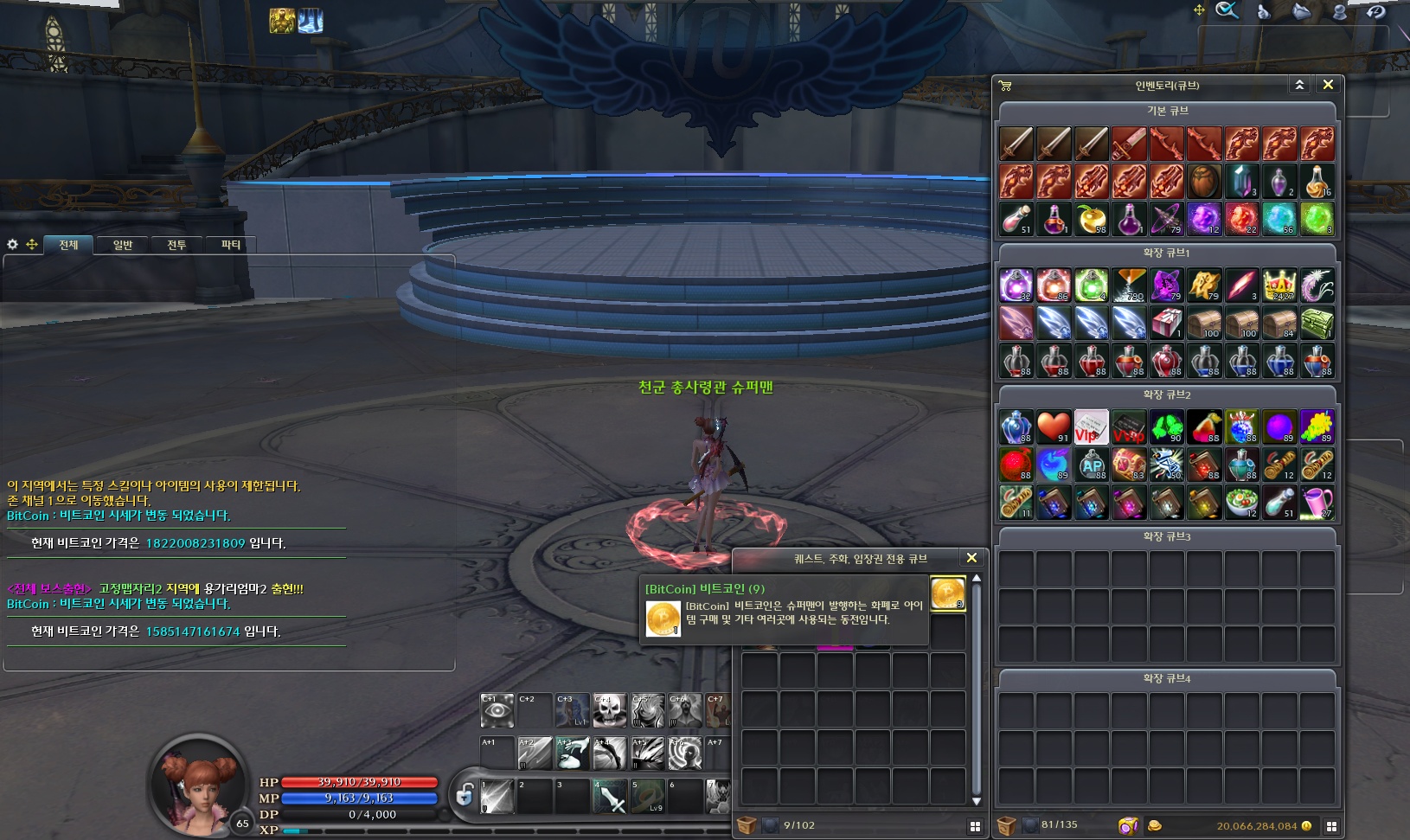
Task: Select the BitCoin coin in the quest cube
Action: click(948, 594)
